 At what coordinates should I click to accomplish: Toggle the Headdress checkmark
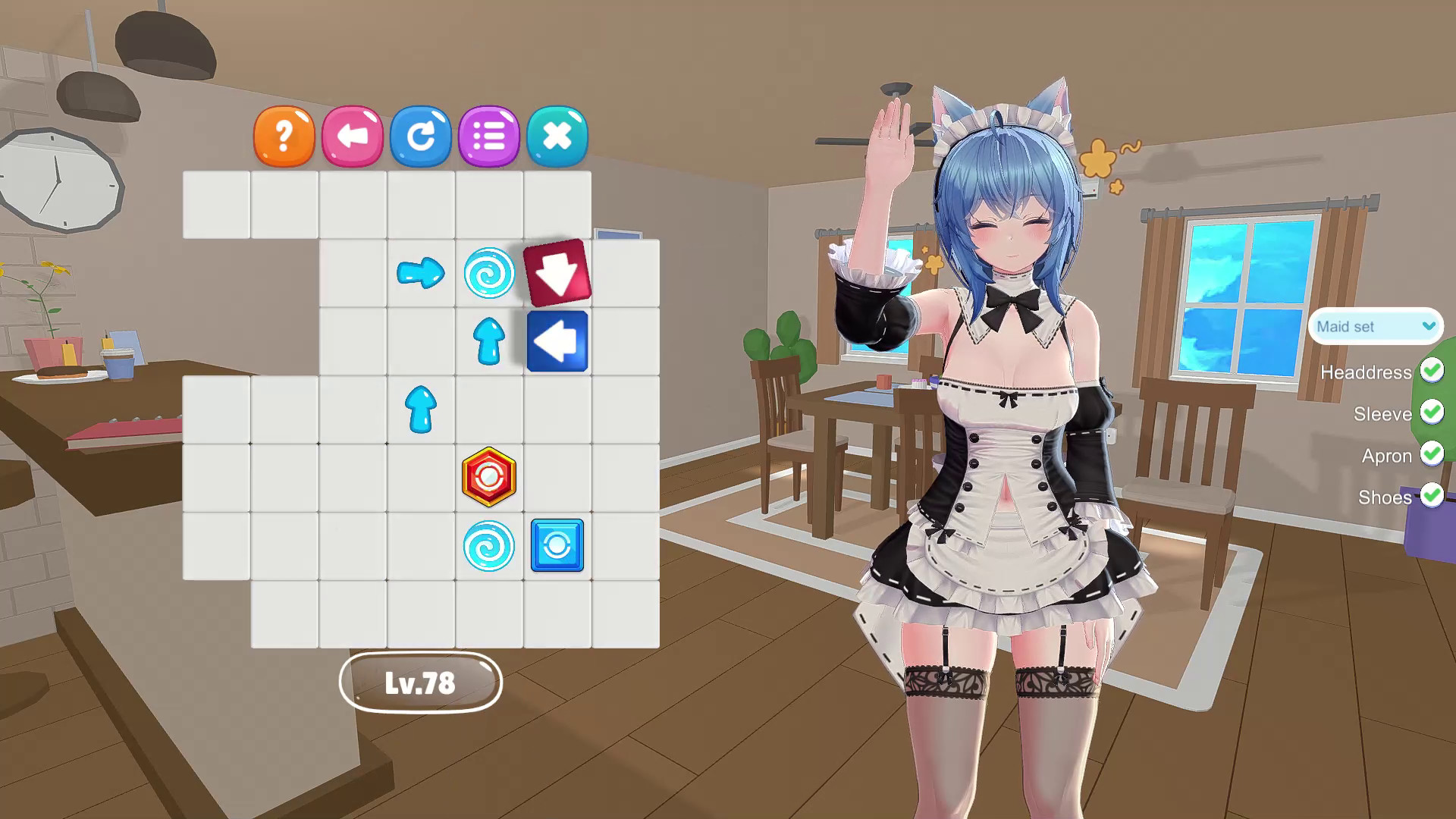click(1432, 372)
